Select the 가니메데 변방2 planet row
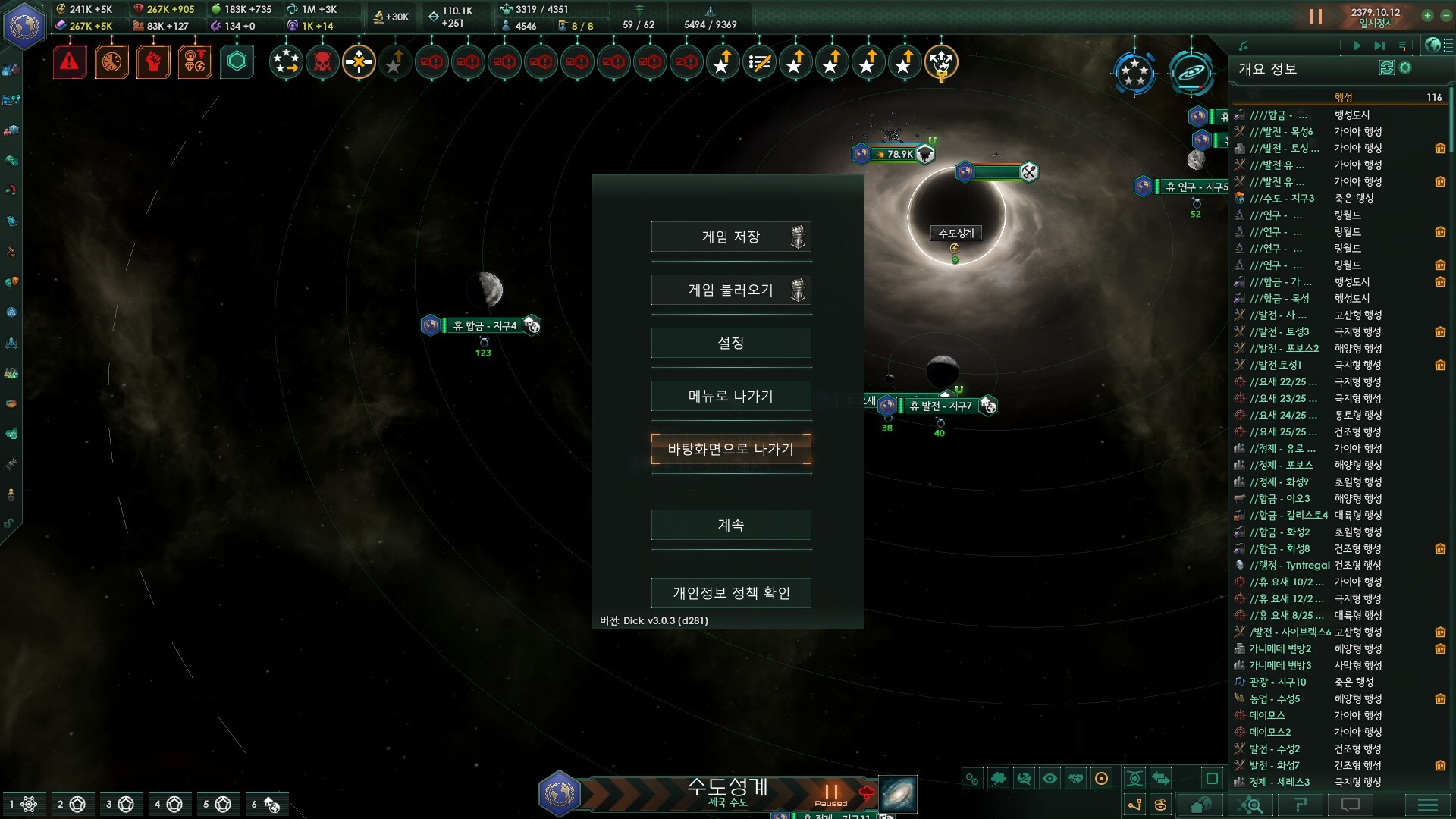The width and height of the screenshot is (1456, 819). (x=1280, y=648)
